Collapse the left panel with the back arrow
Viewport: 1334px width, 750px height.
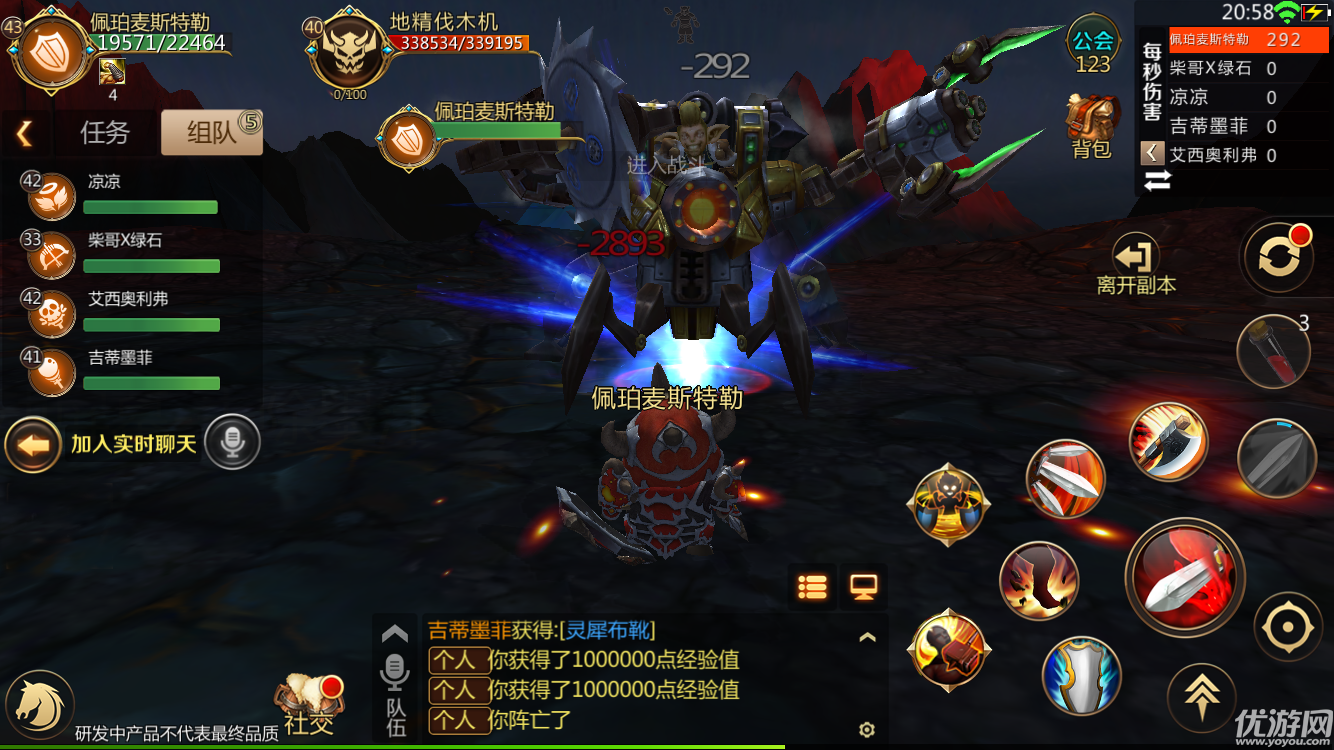[x=25, y=132]
